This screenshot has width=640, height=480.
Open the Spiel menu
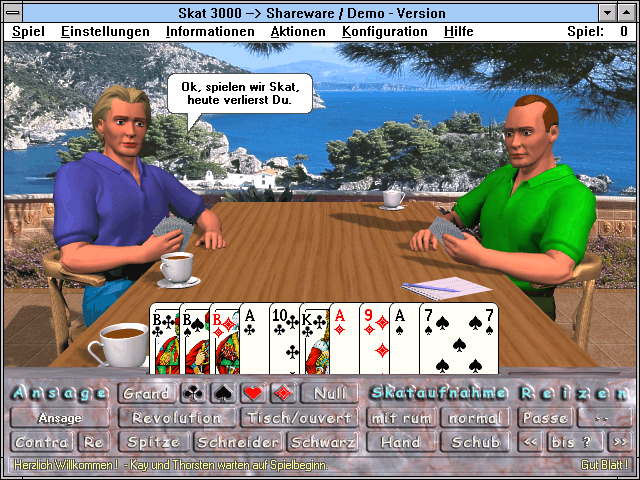pos(28,32)
